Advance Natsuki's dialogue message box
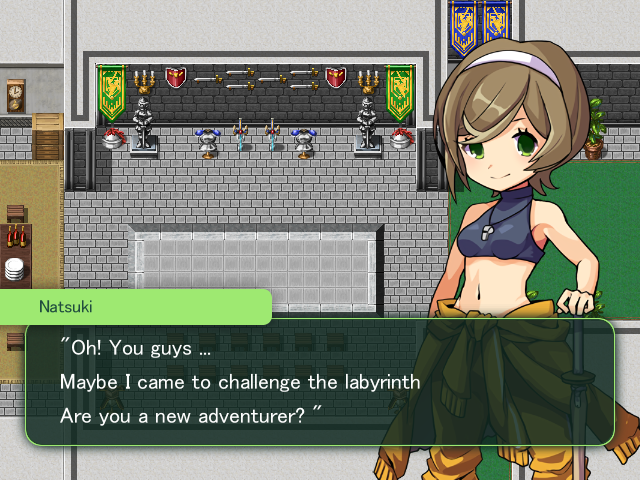Screen dimensions: 640x480 319,382
